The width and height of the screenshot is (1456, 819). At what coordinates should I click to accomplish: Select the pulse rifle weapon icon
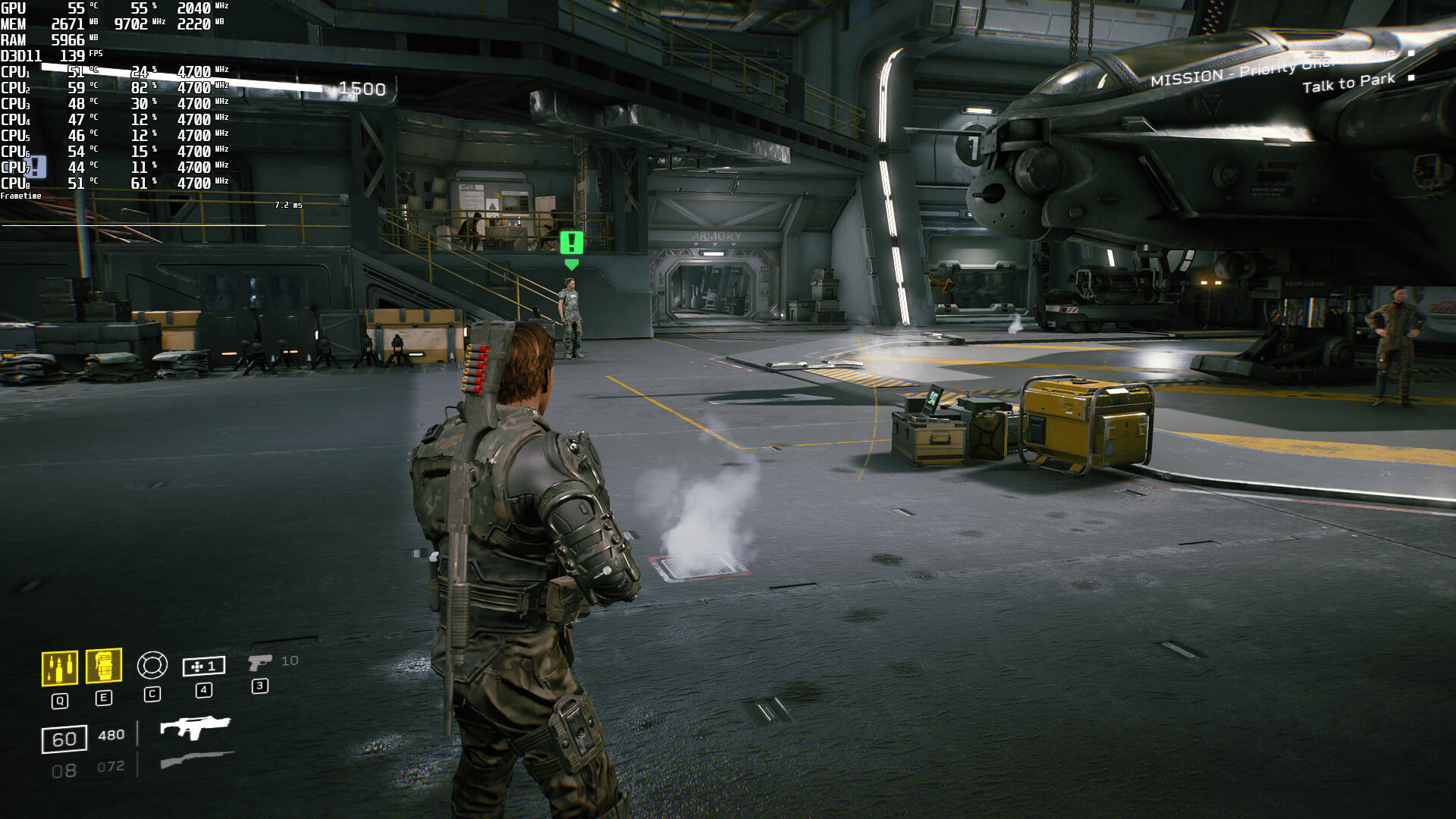(x=195, y=727)
